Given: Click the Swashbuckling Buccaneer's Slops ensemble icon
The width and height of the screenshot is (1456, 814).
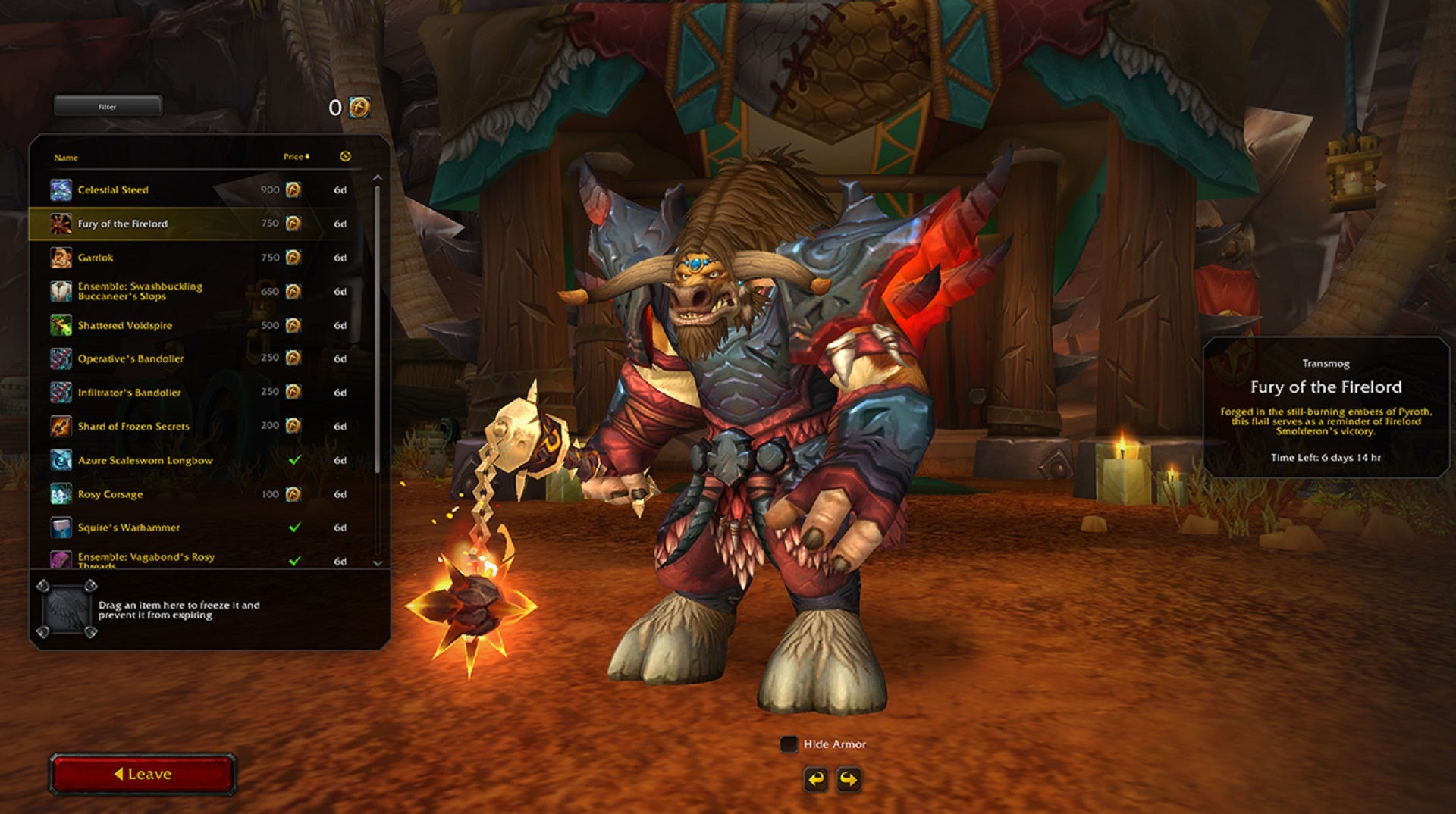Looking at the screenshot, I should (59, 291).
